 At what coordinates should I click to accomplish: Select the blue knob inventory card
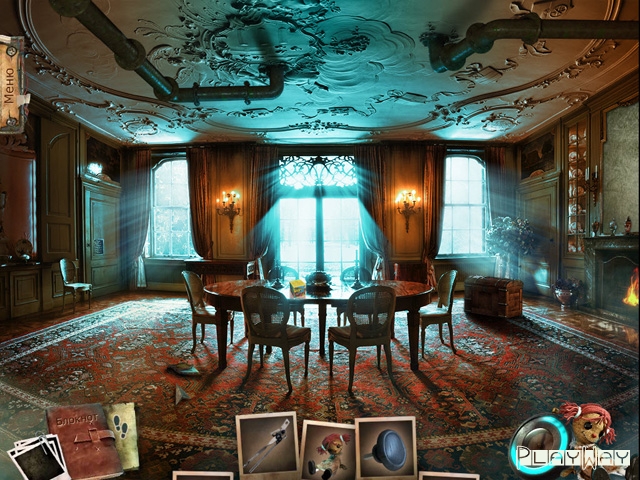pyautogui.click(x=386, y=447)
